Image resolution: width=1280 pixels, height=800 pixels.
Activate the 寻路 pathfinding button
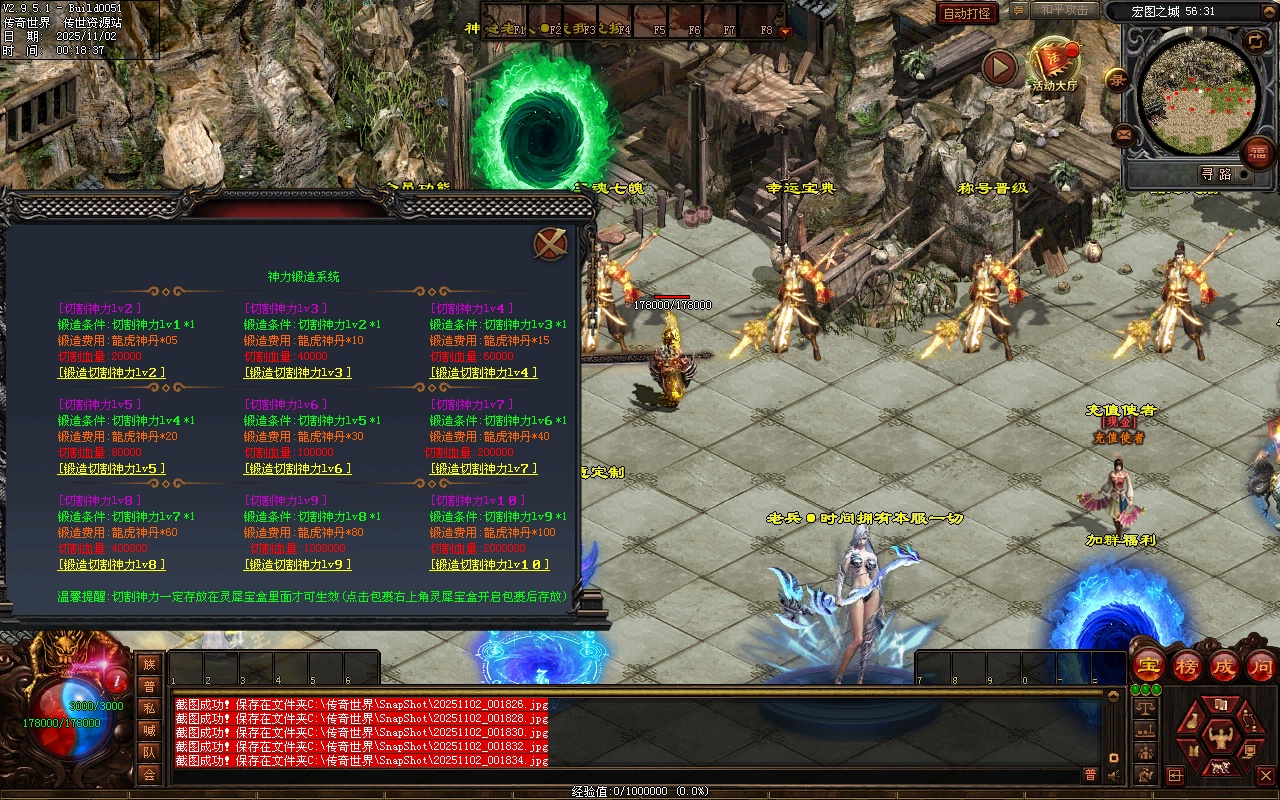[x=1216, y=174]
